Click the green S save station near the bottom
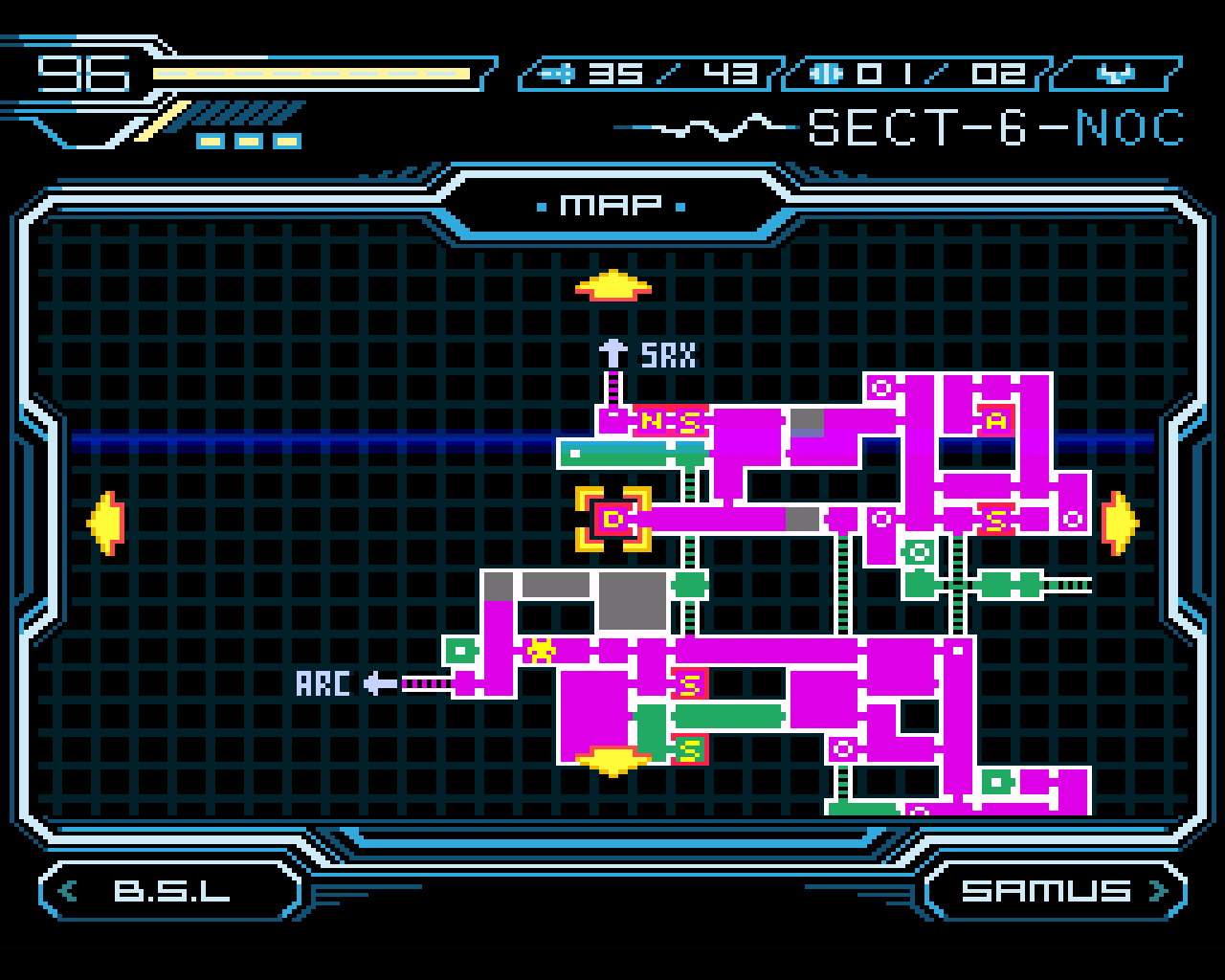 pyautogui.click(x=689, y=749)
